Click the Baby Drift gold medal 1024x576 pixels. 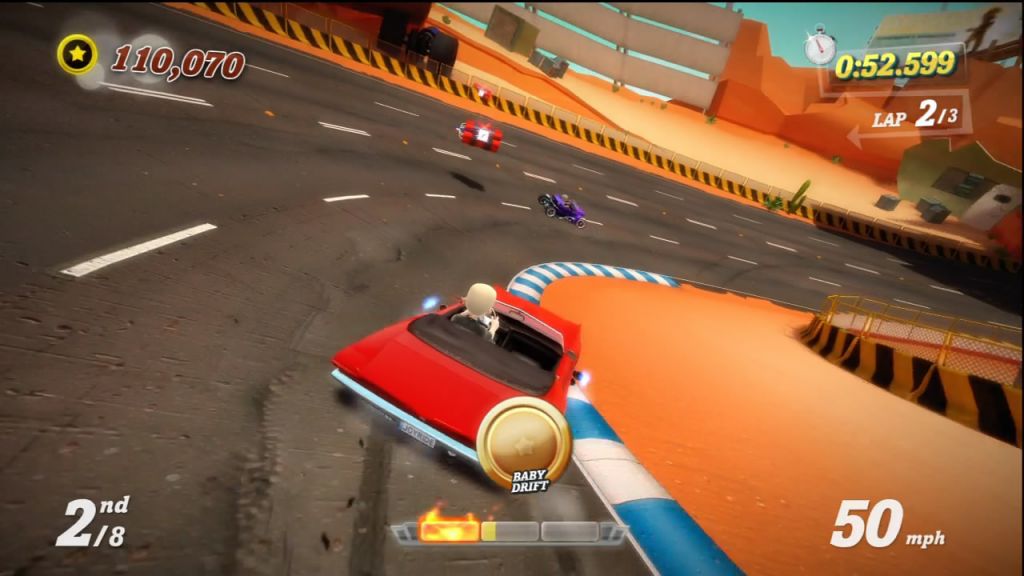coord(523,442)
